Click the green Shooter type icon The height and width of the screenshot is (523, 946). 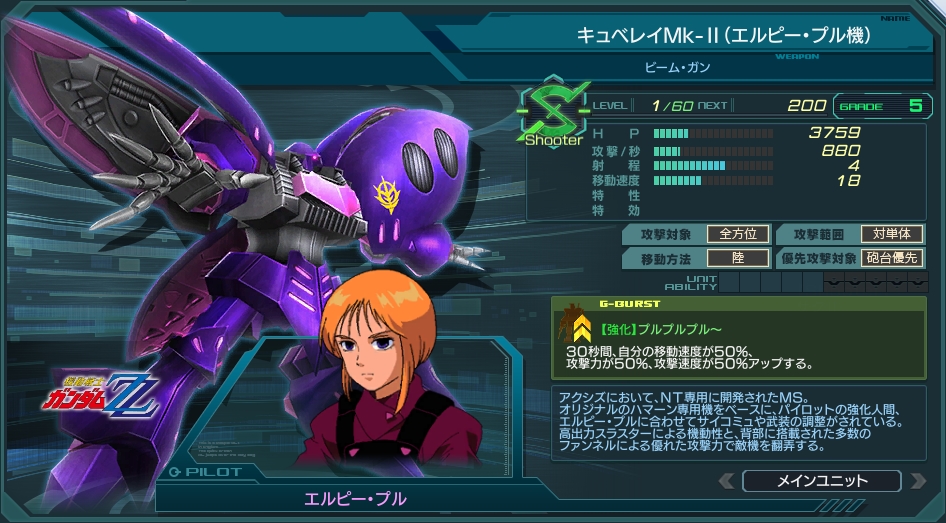point(553,113)
